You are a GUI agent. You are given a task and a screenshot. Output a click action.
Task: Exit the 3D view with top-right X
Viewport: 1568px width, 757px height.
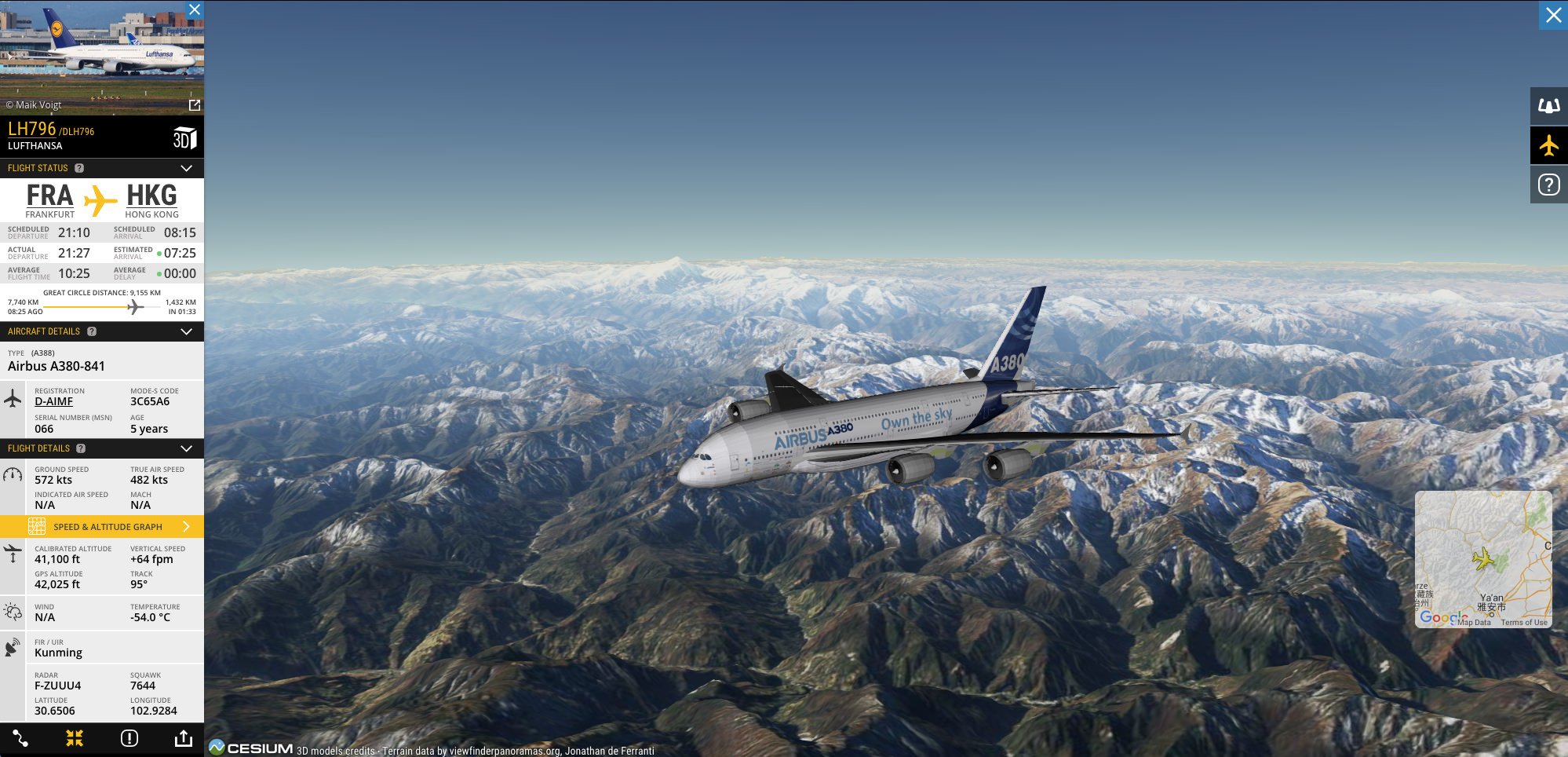pos(1553,15)
